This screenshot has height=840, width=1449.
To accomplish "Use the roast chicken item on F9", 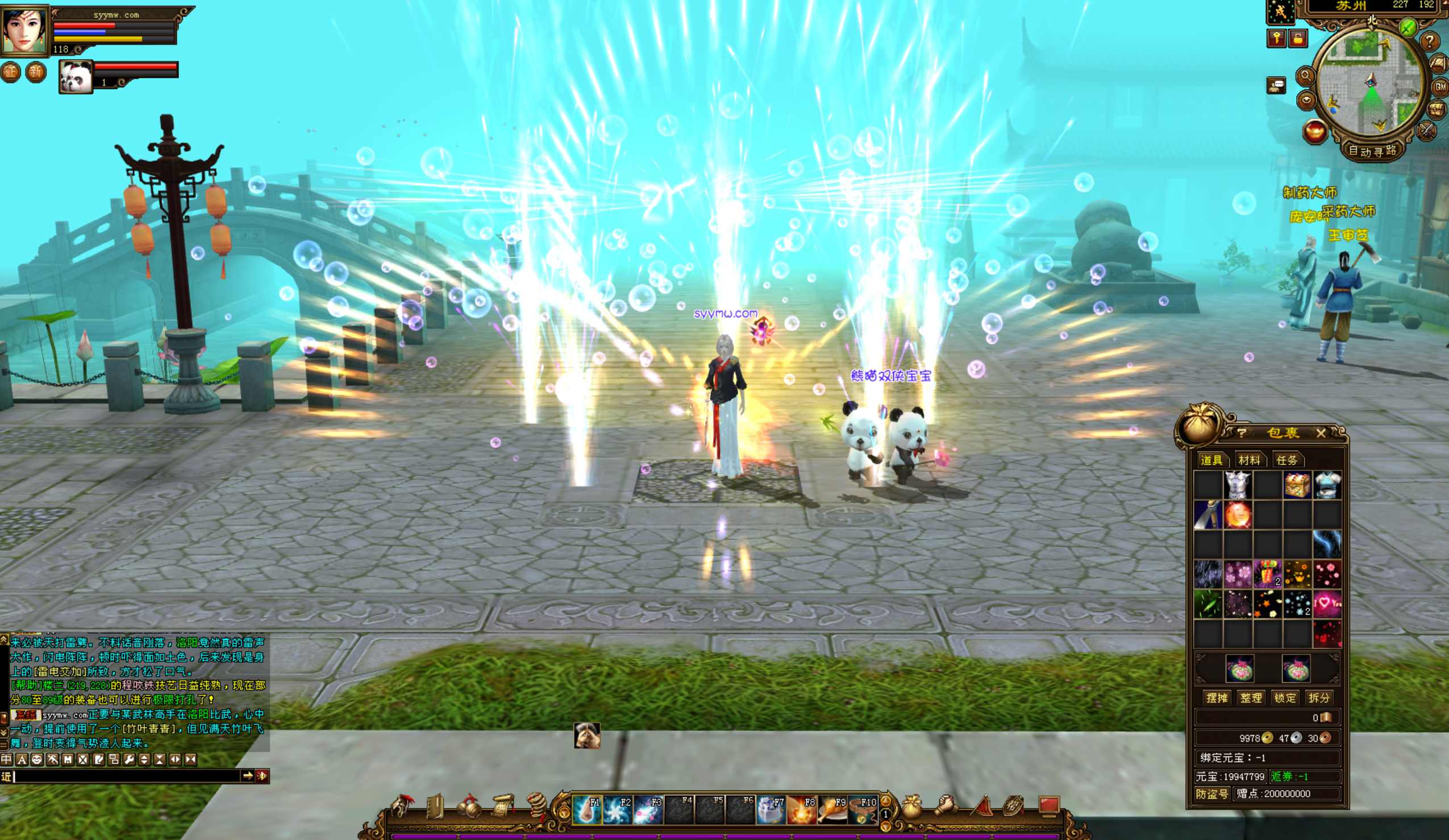I will (832, 810).
